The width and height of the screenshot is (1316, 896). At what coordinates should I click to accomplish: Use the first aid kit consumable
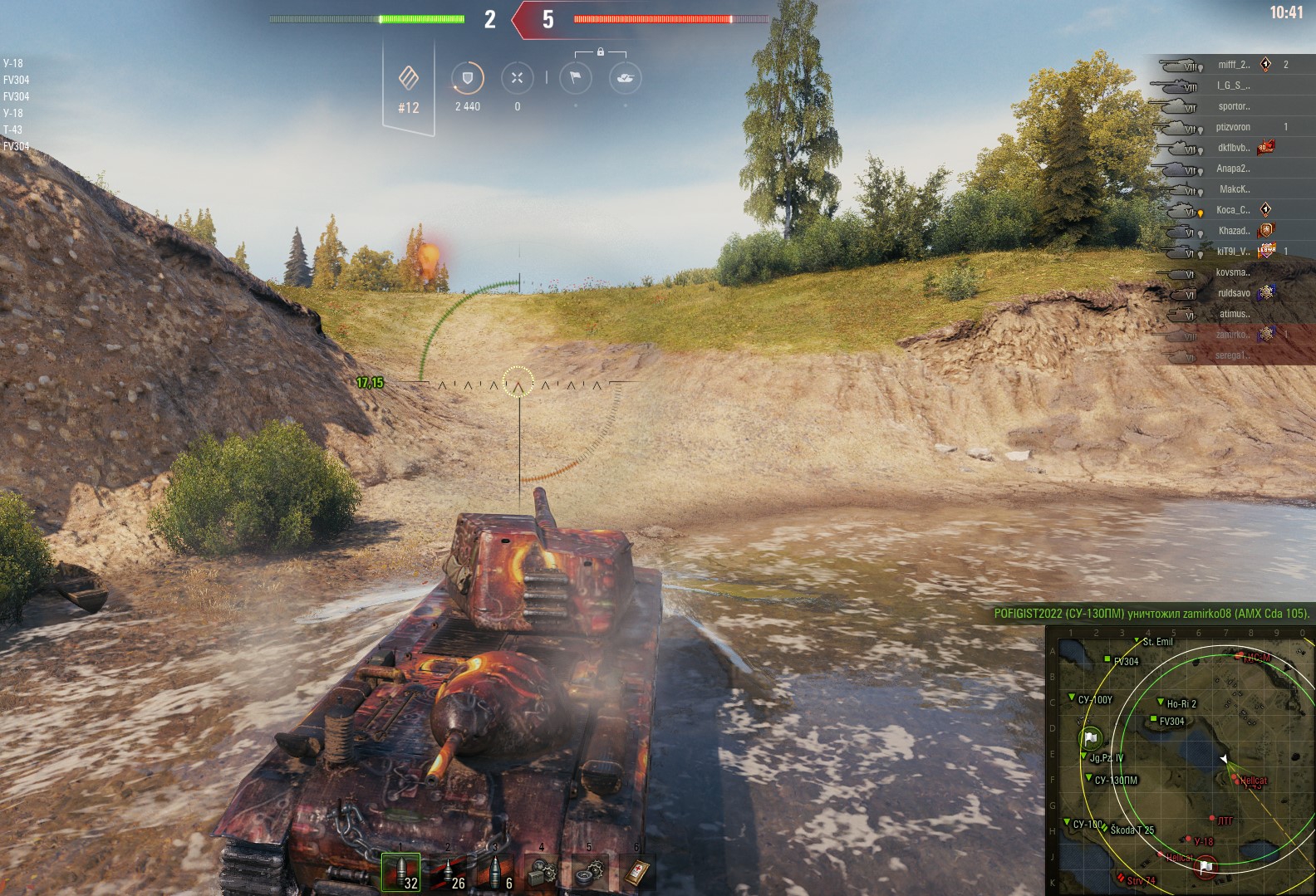pyautogui.click(x=636, y=872)
